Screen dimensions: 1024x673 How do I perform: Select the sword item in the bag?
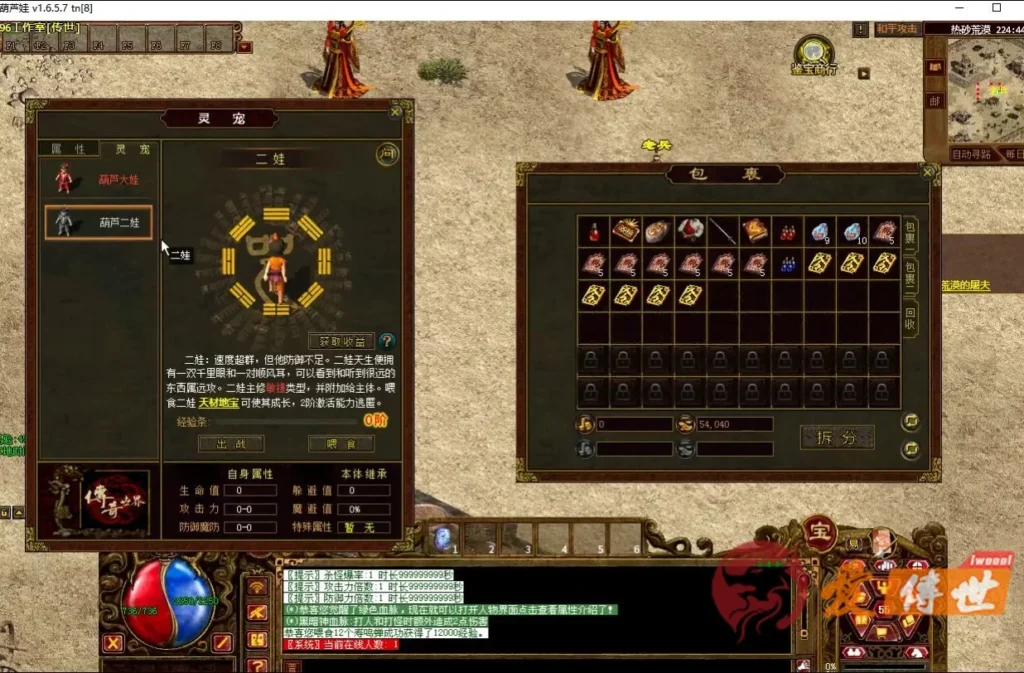[722, 231]
